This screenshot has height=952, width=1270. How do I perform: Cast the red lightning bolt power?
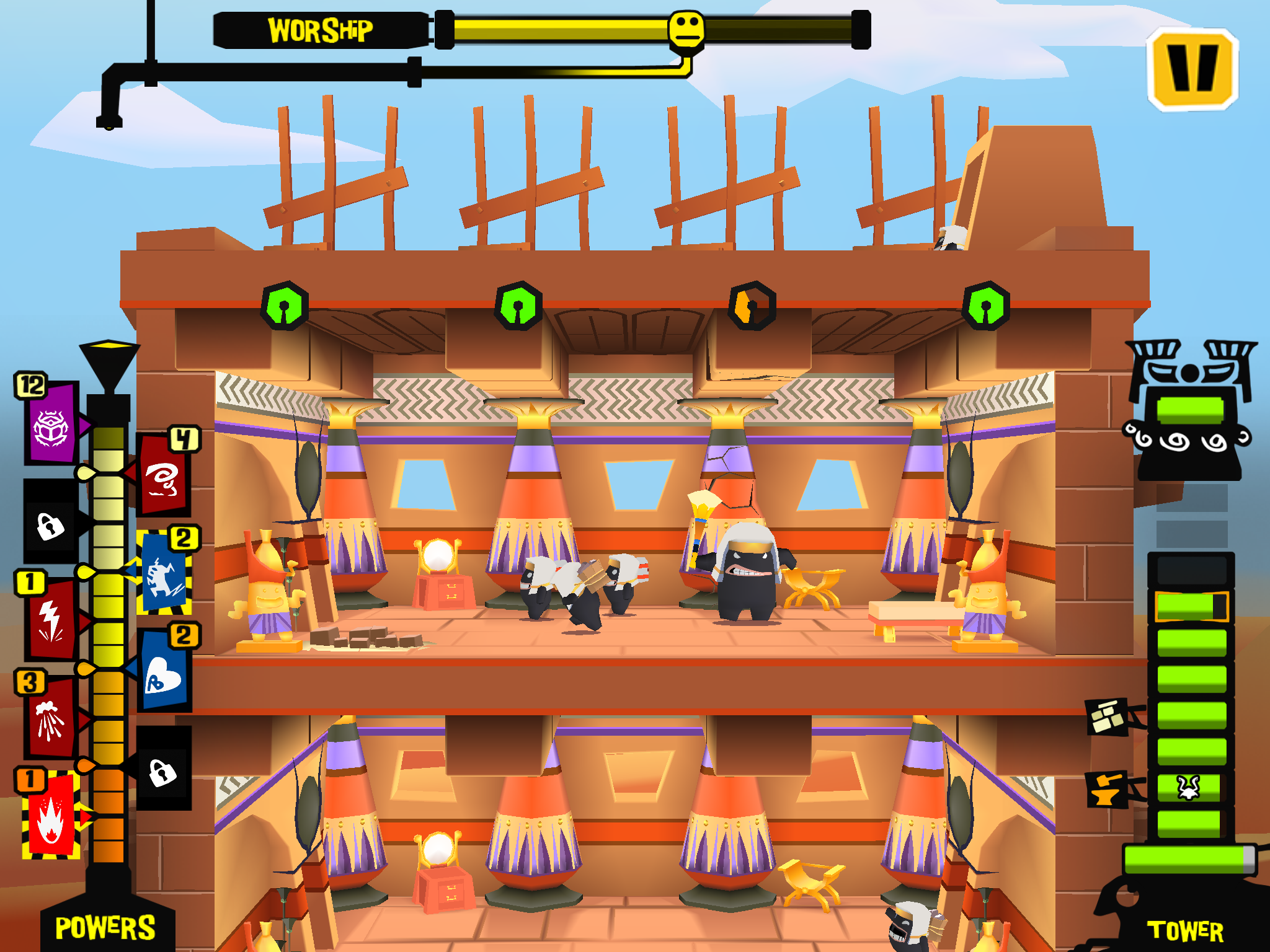[x=52, y=619]
